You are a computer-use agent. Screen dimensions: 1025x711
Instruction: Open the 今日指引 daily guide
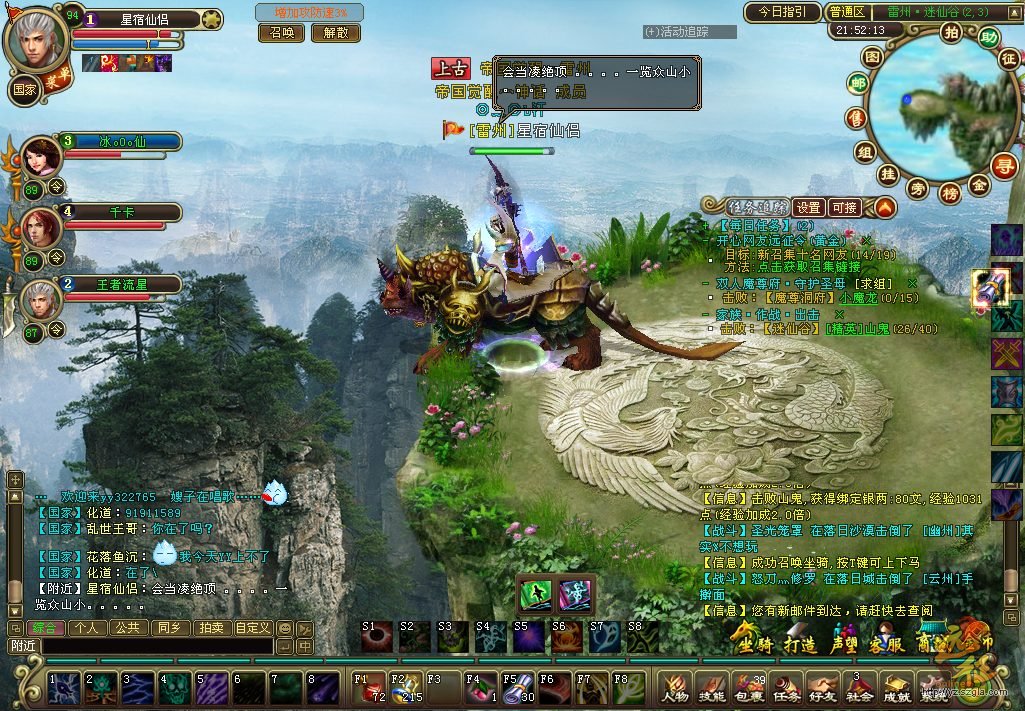click(782, 12)
